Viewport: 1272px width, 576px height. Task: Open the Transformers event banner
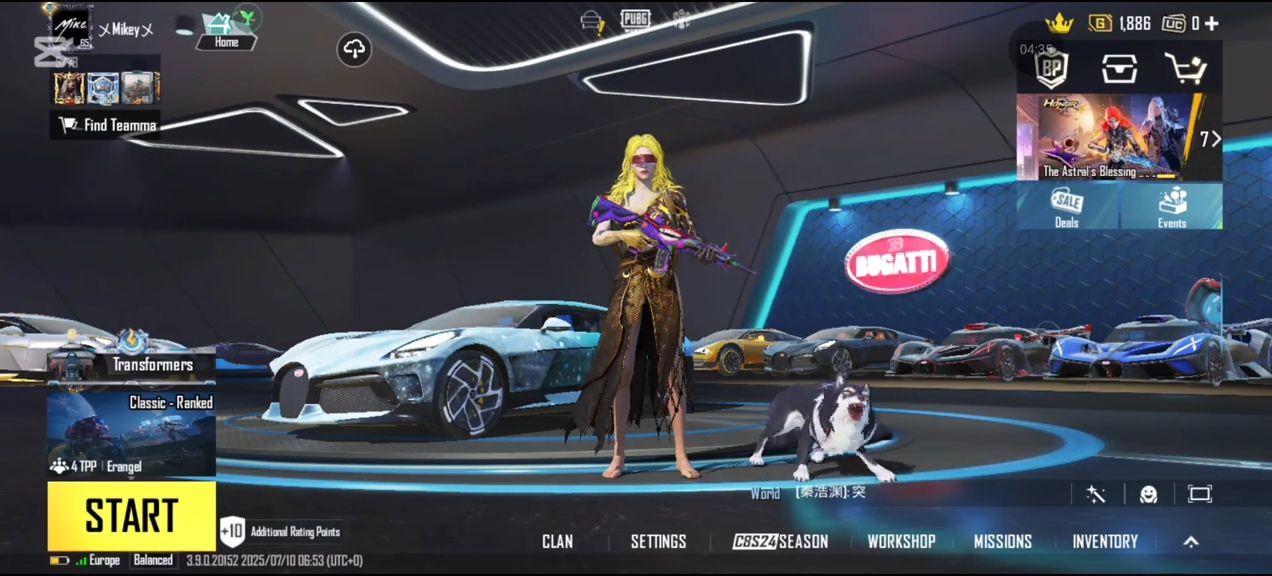(131, 362)
